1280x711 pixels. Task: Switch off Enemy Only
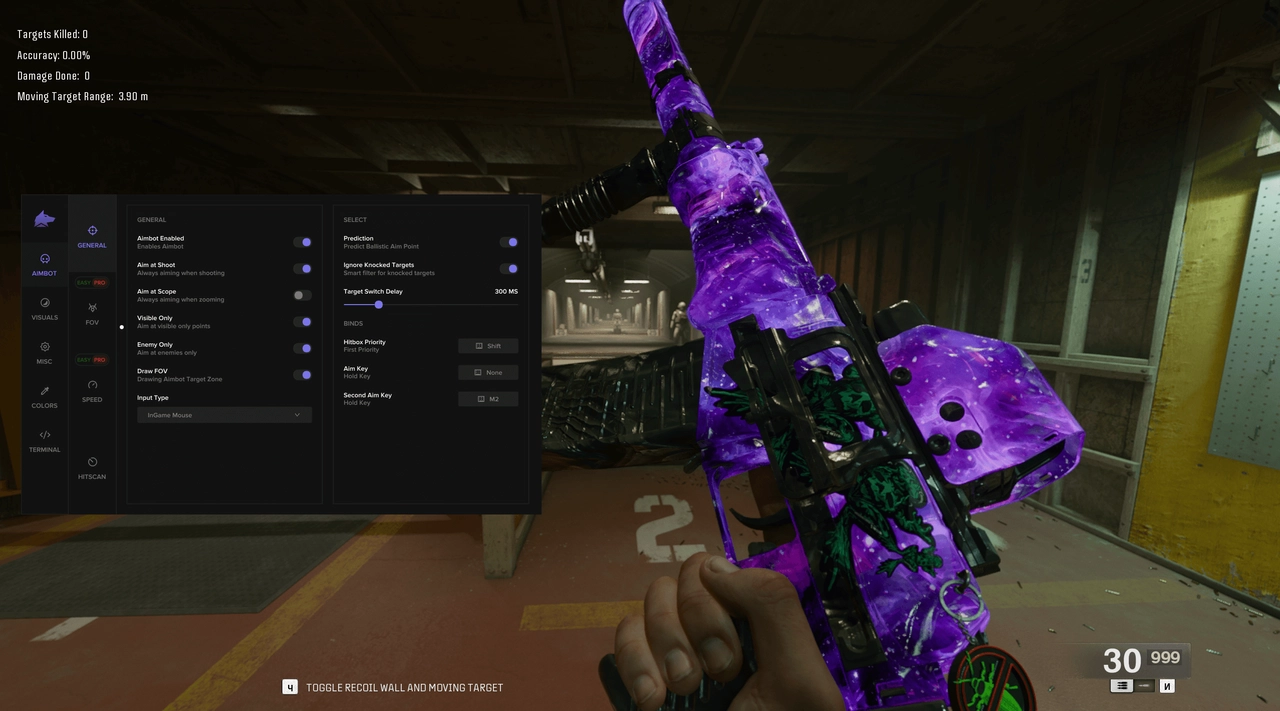point(302,348)
